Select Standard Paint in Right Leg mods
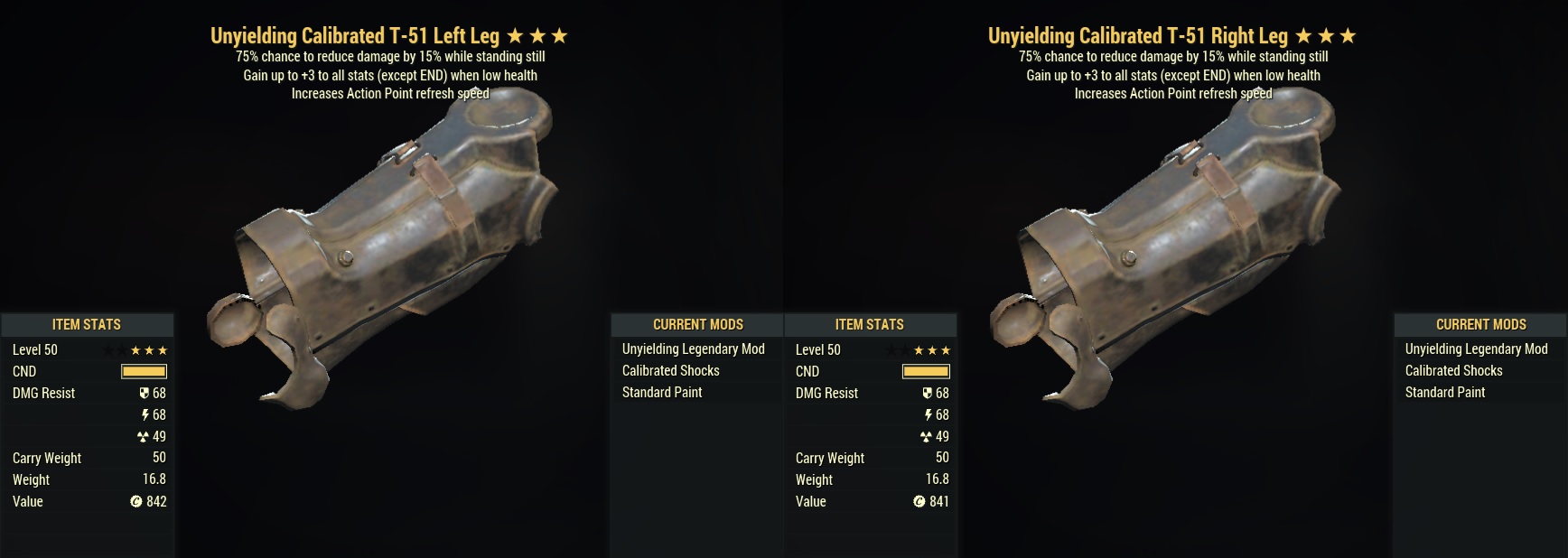 pos(1444,393)
